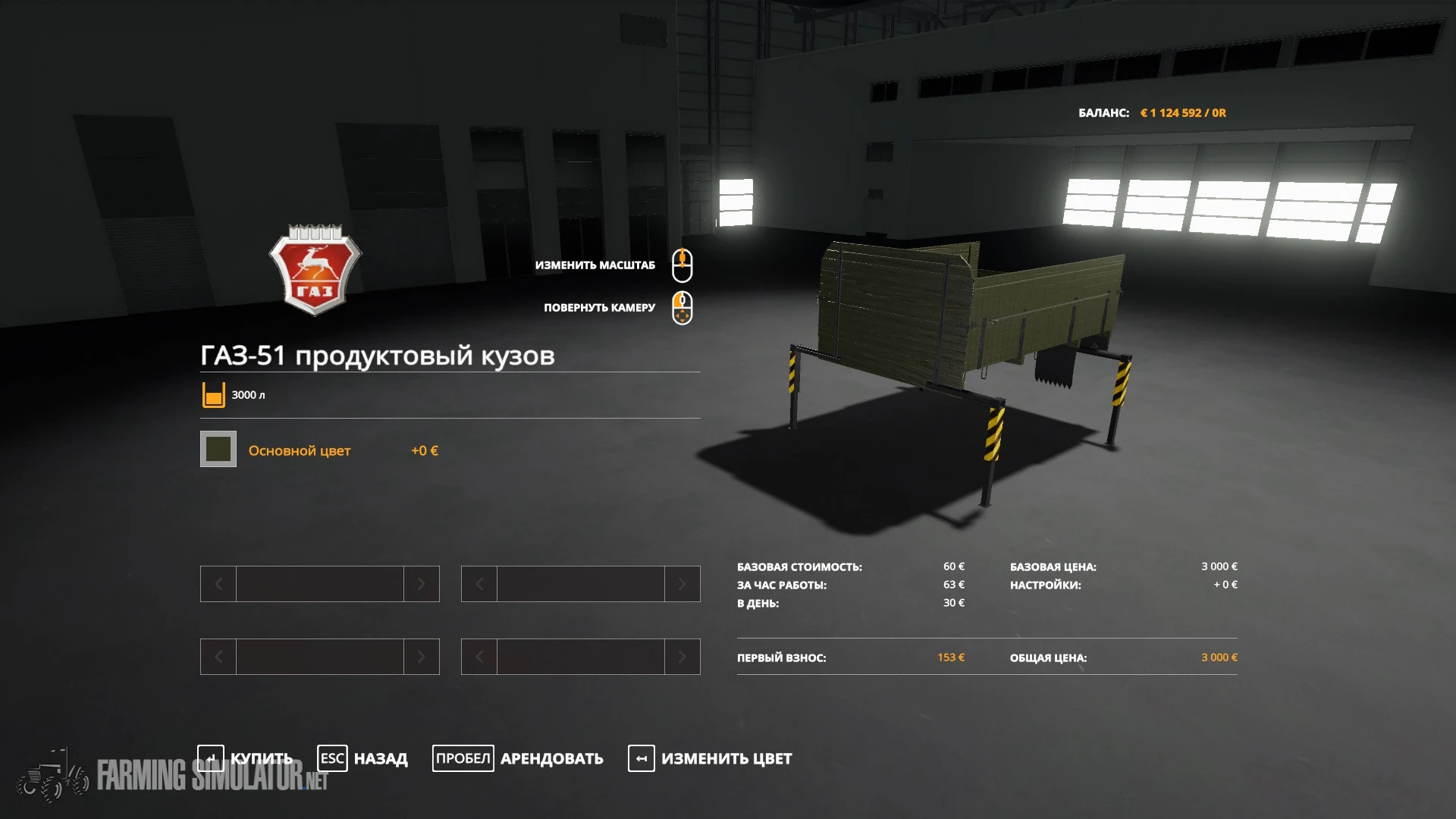
Task: Click the mouse icon by ПОВЕРНУТЬ КАМЕРУ
Action: tap(682, 308)
